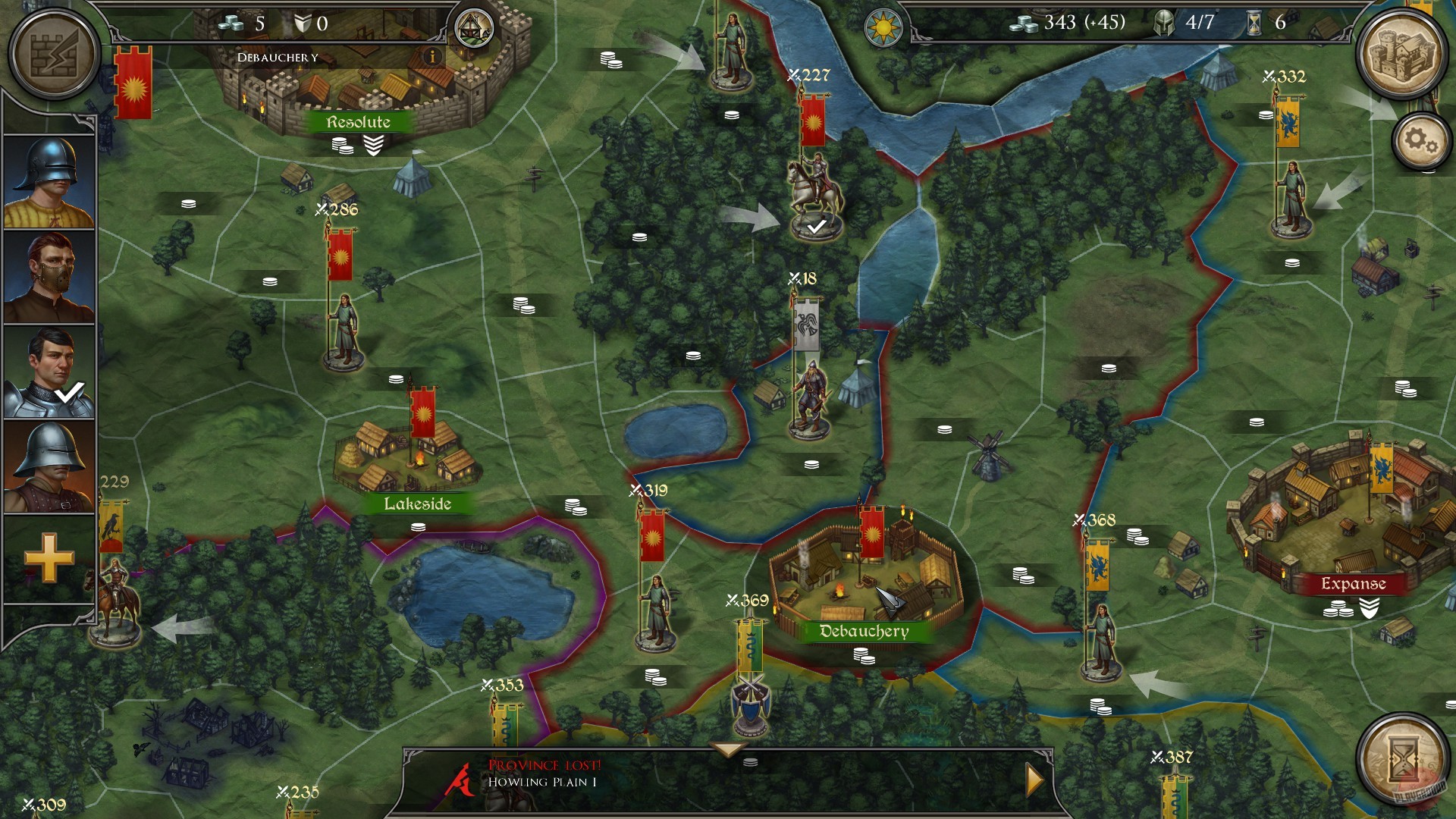The image size is (1456, 819).
Task: Open the info button on the Debauchery city panel
Action: [x=432, y=55]
